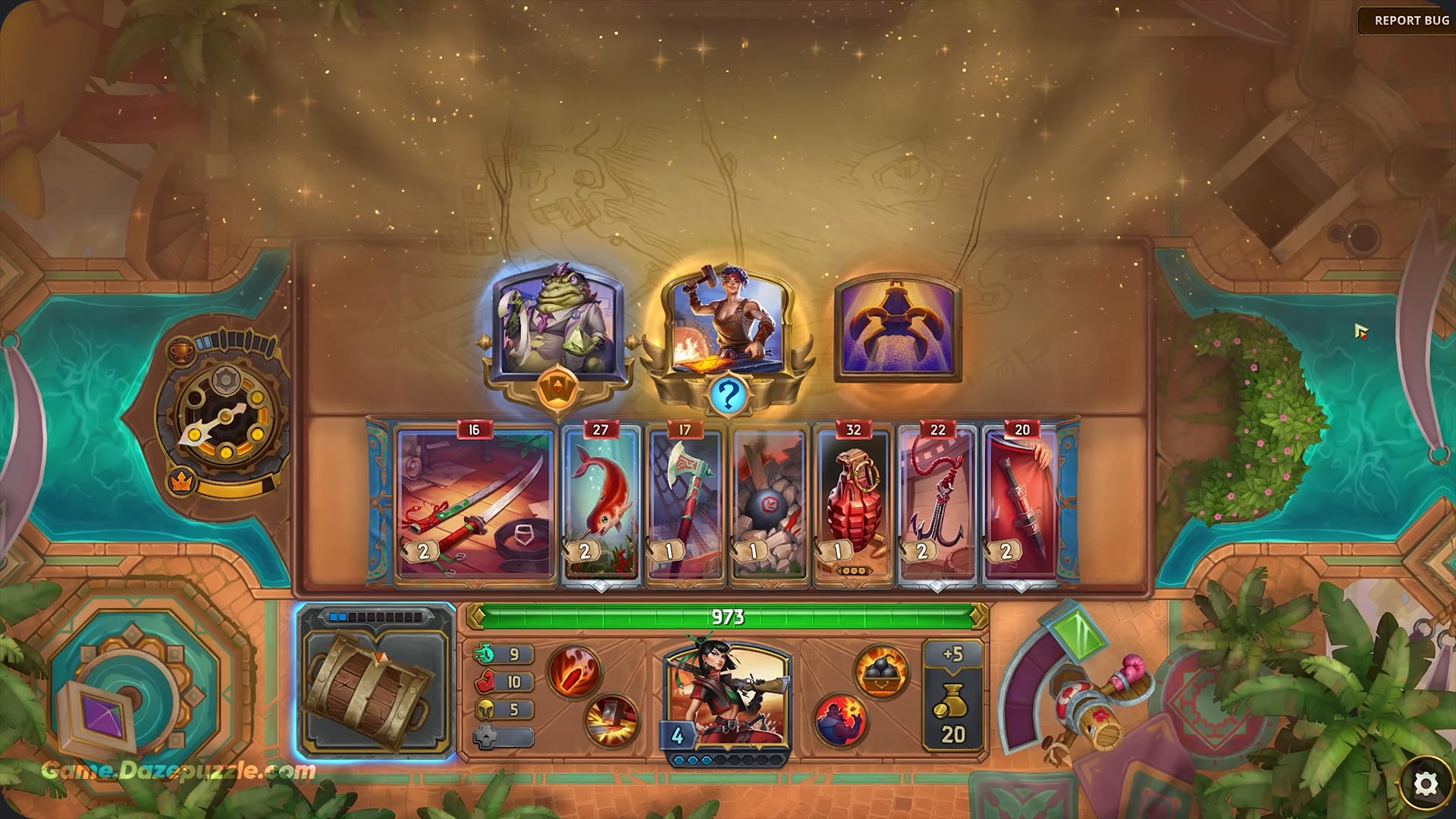The height and width of the screenshot is (819, 1456).
Task: Inspect the pirate bomb skill icon
Action: click(x=841, y=718)
